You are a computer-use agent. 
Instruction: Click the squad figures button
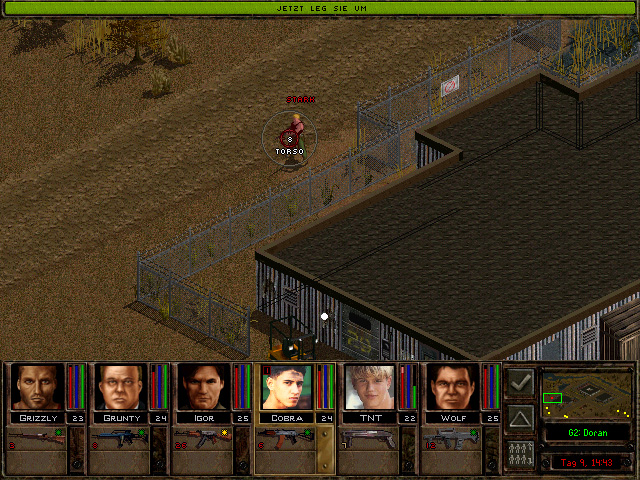[x=520, y=453]
